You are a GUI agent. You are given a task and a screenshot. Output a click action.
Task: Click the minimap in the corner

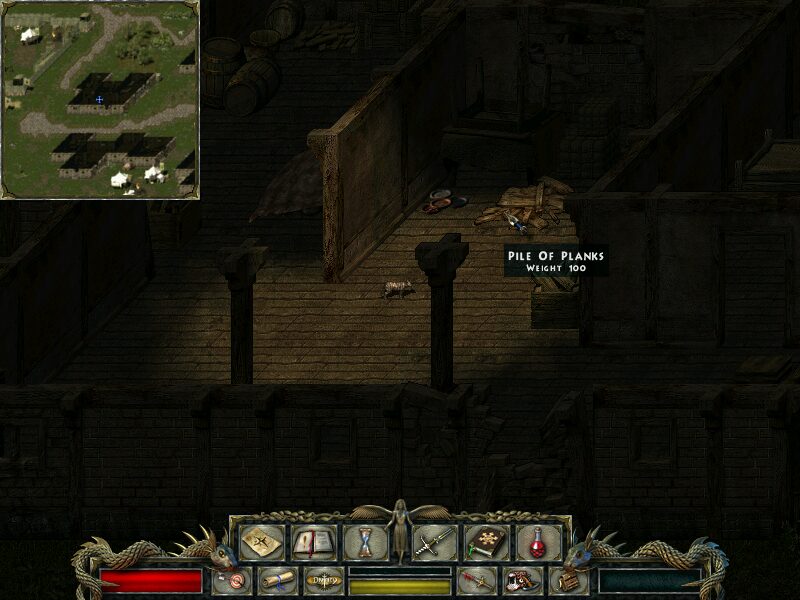click(x=99, y=99)
